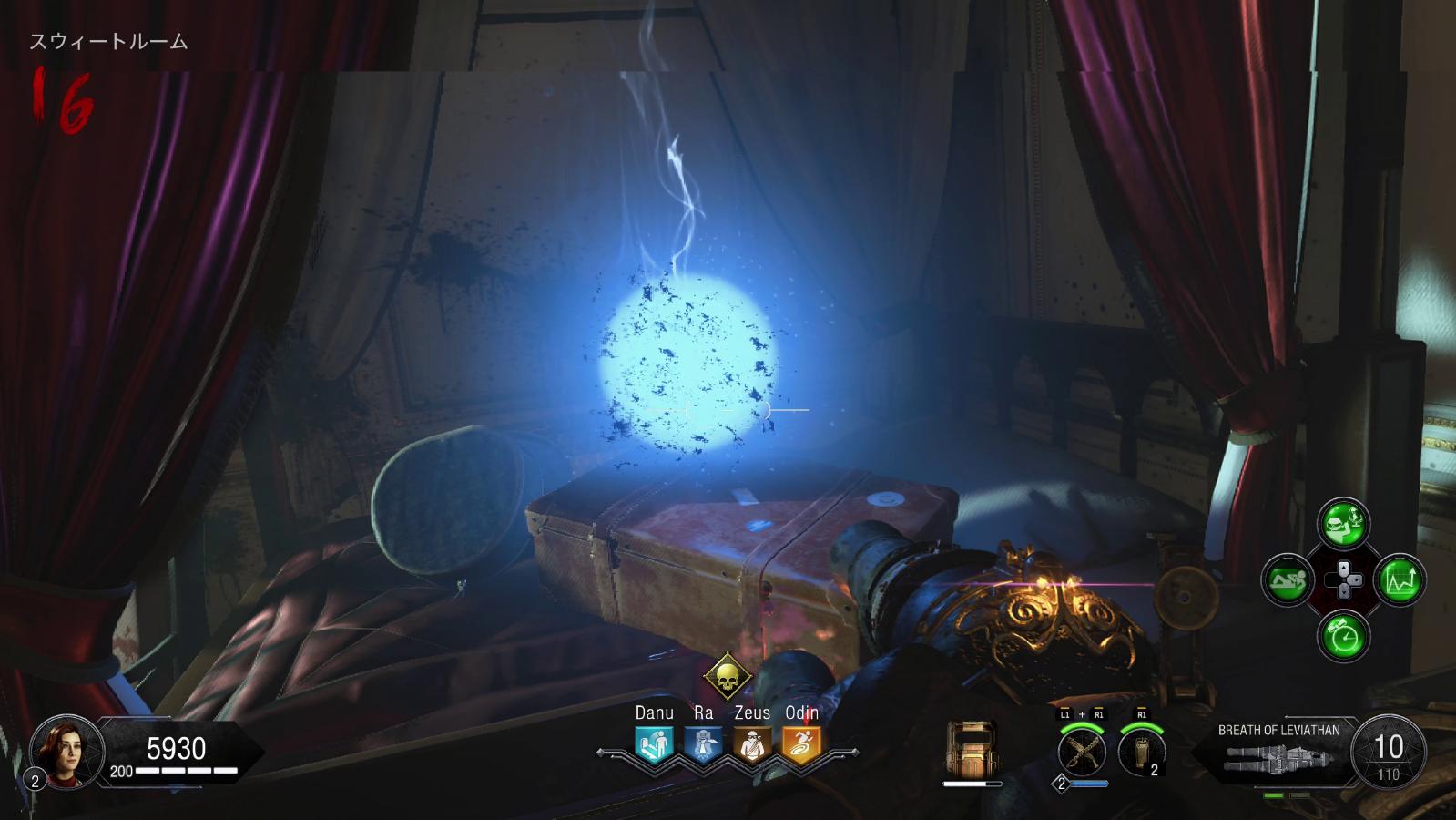Viewport: 1456px width, 820px height.
Task: Select the golden shield equipment icon
Action: click(x=972, y=749)
